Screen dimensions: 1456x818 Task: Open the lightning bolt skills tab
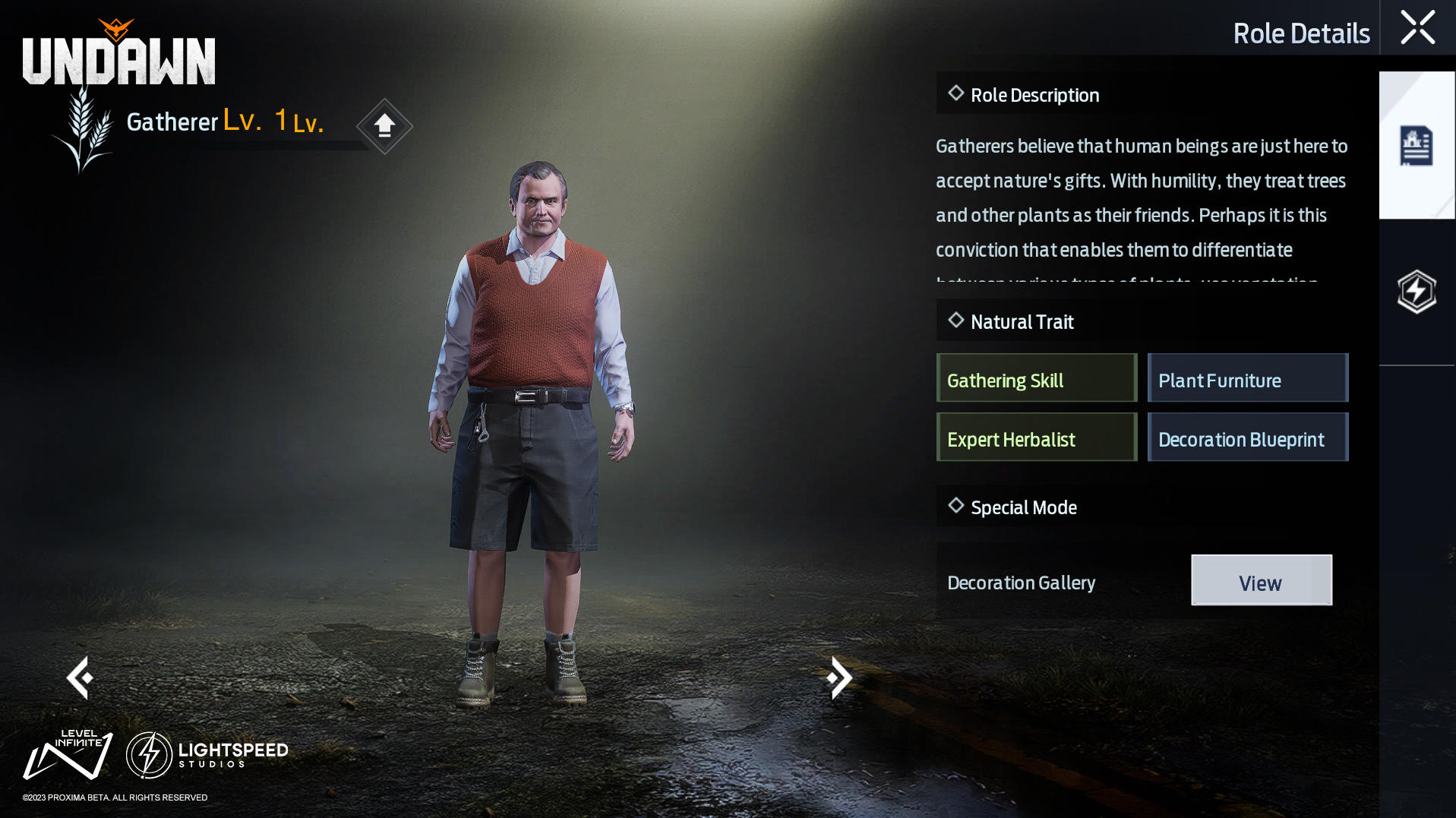[x=1416, y=292]
